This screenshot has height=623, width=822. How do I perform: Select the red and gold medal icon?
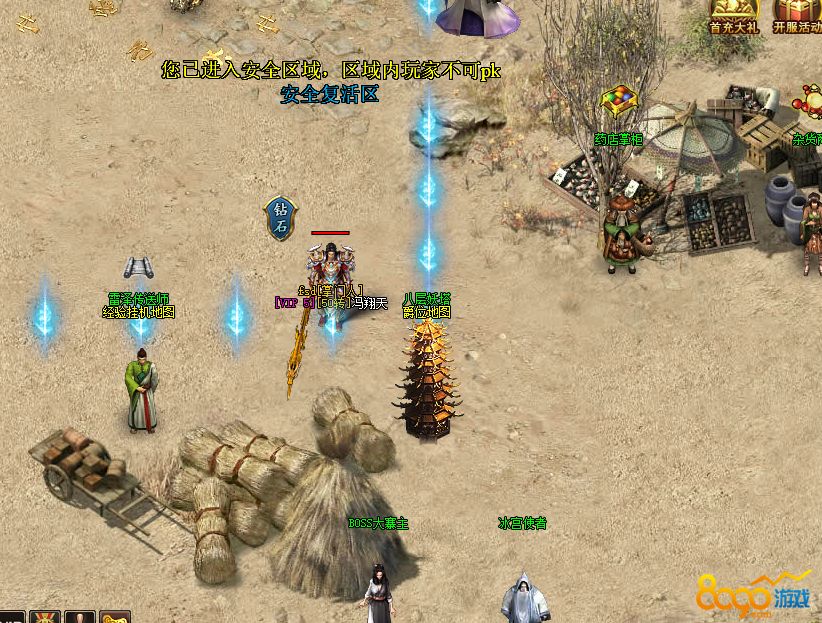(x=45, y=616)
